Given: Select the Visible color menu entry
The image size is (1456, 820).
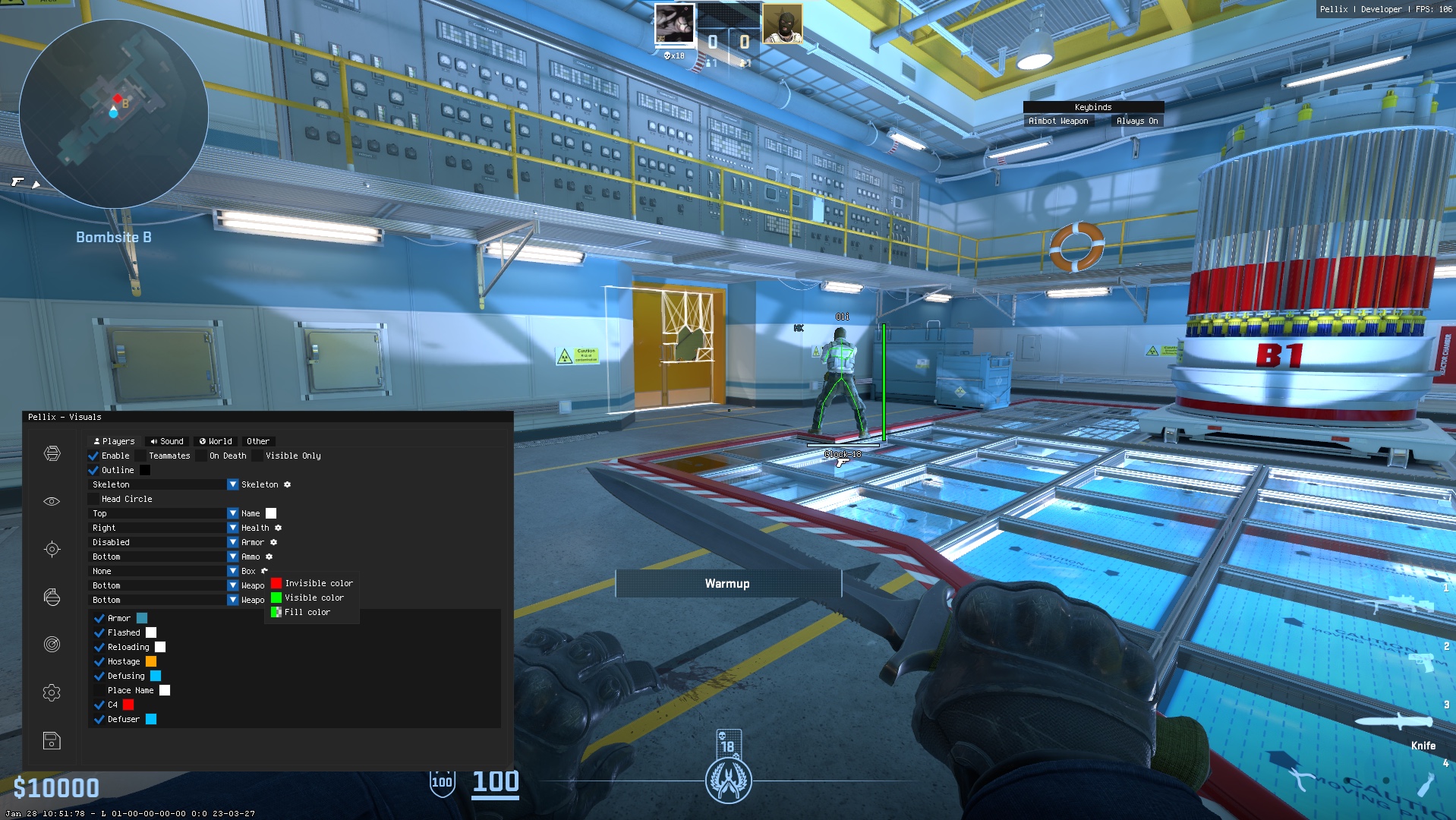Looking at the screenshot, I should click(313, 598).
